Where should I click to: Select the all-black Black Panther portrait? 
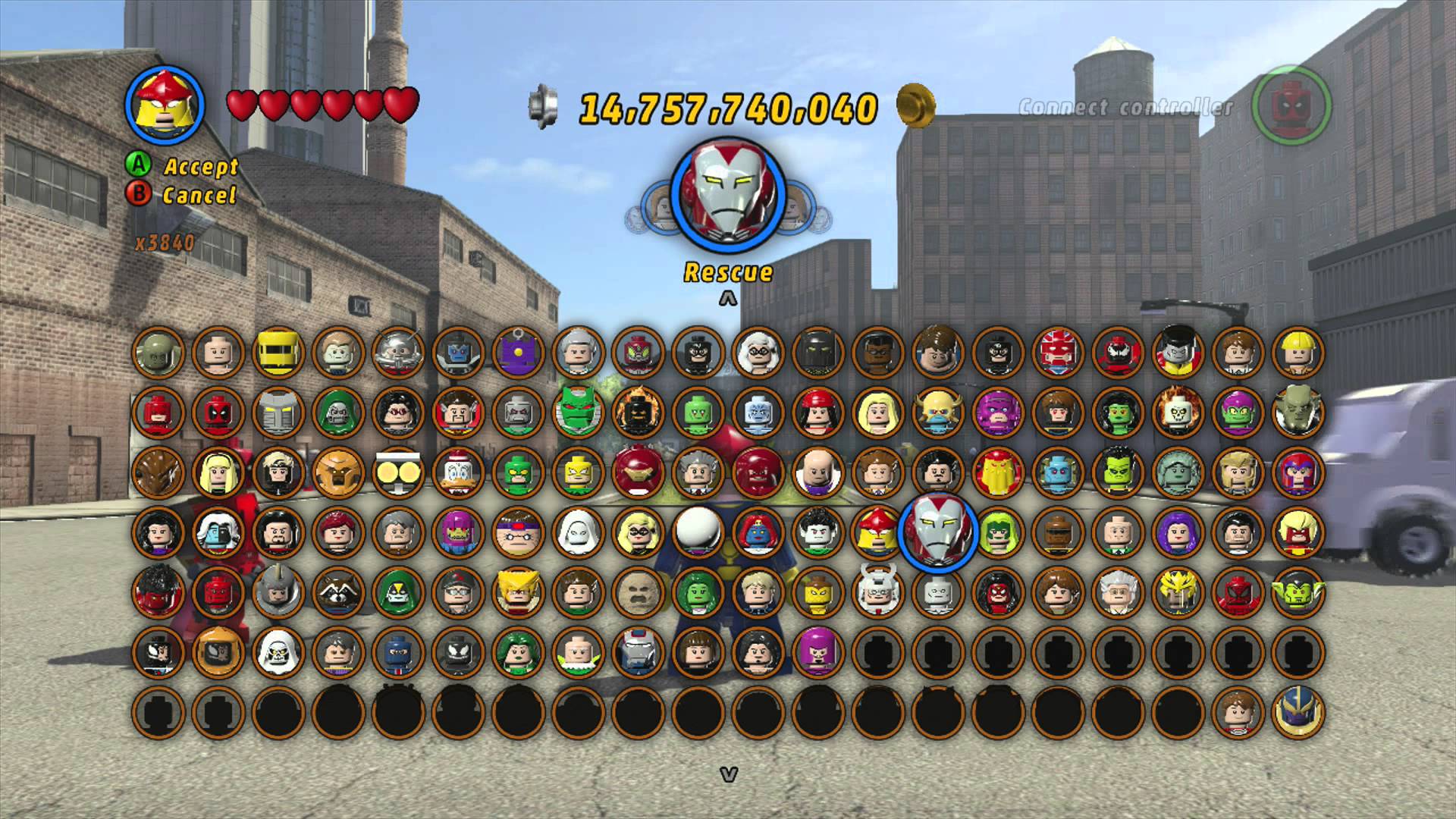pyautogui.click(x=817, y=352)
